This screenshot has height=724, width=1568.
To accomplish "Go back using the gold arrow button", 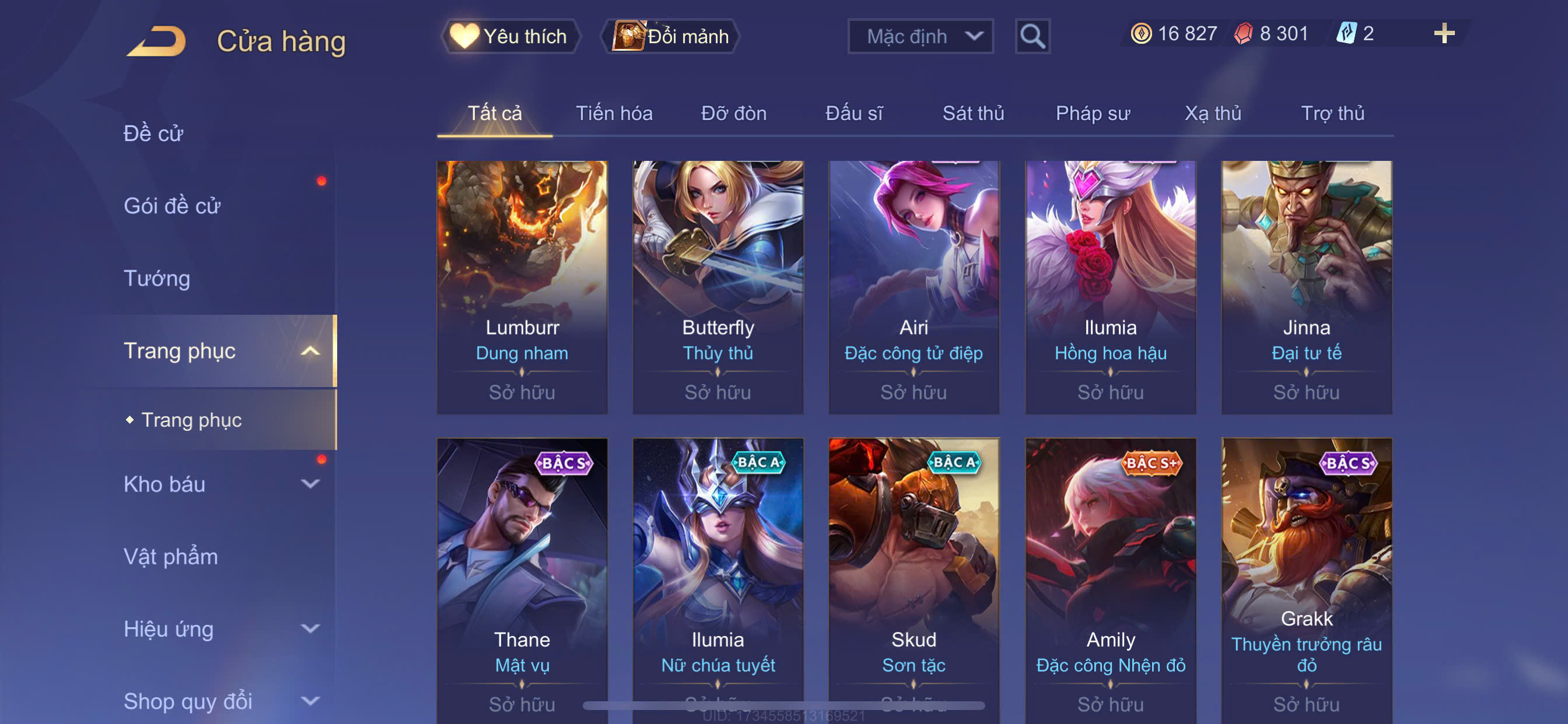I will click(156, 41).
